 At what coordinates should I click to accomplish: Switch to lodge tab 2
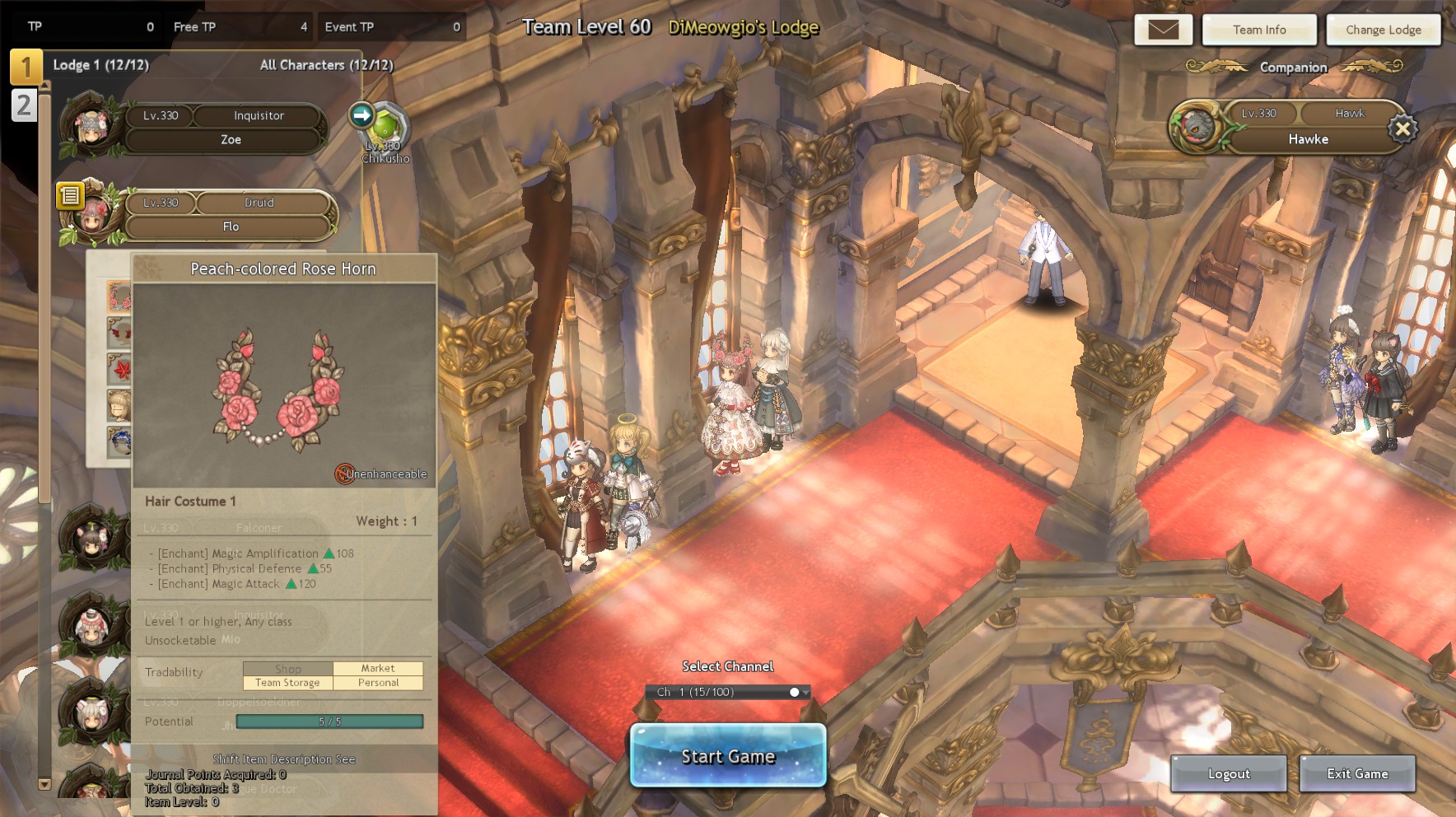(24, 105)
